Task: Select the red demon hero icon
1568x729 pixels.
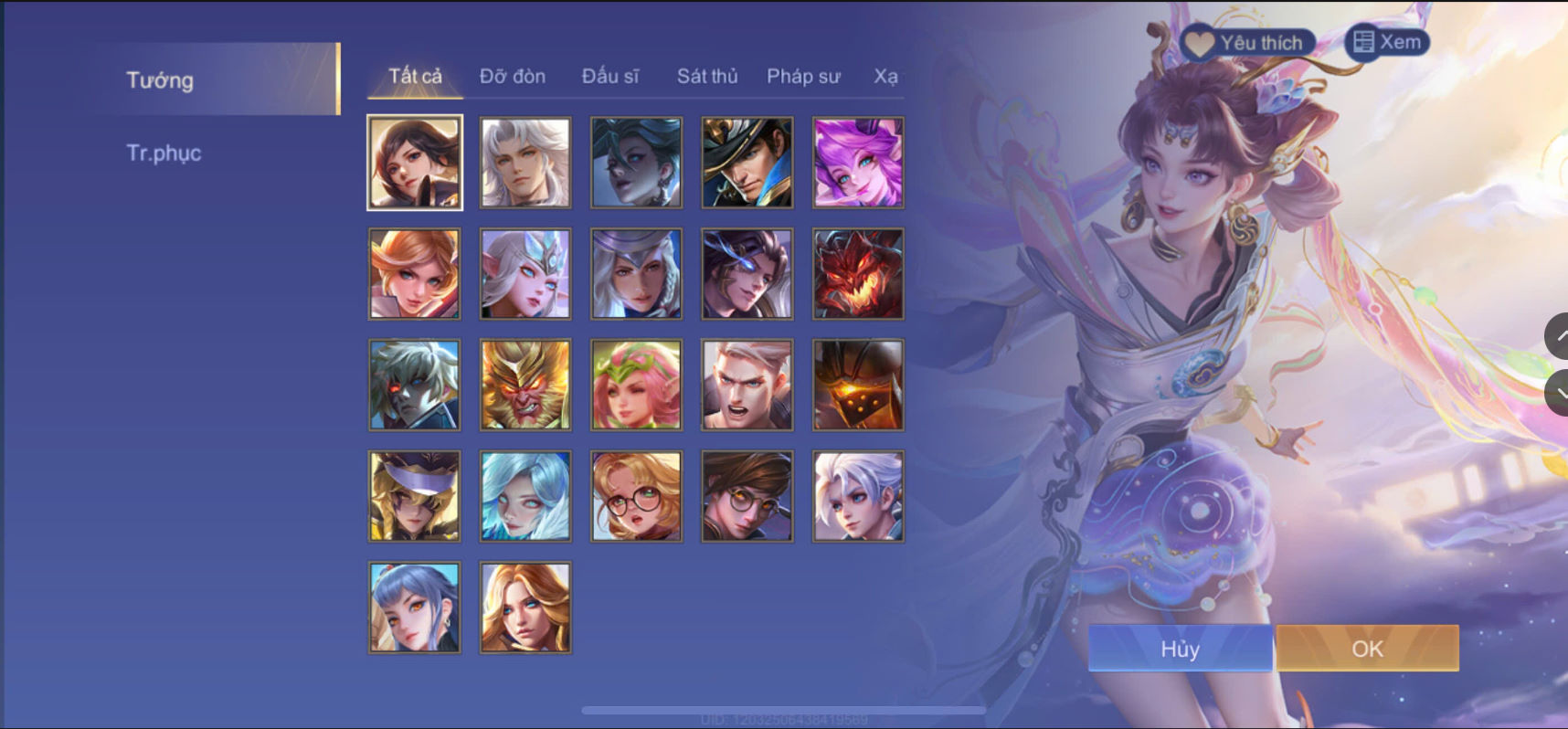Action: 857,272
